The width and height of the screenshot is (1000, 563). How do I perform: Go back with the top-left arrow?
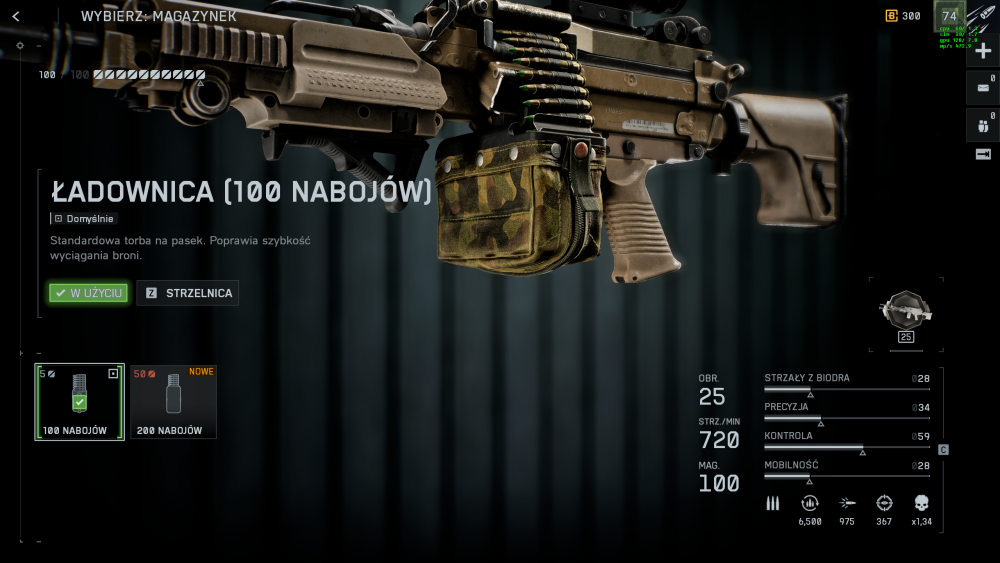click(x=16, y=17)
